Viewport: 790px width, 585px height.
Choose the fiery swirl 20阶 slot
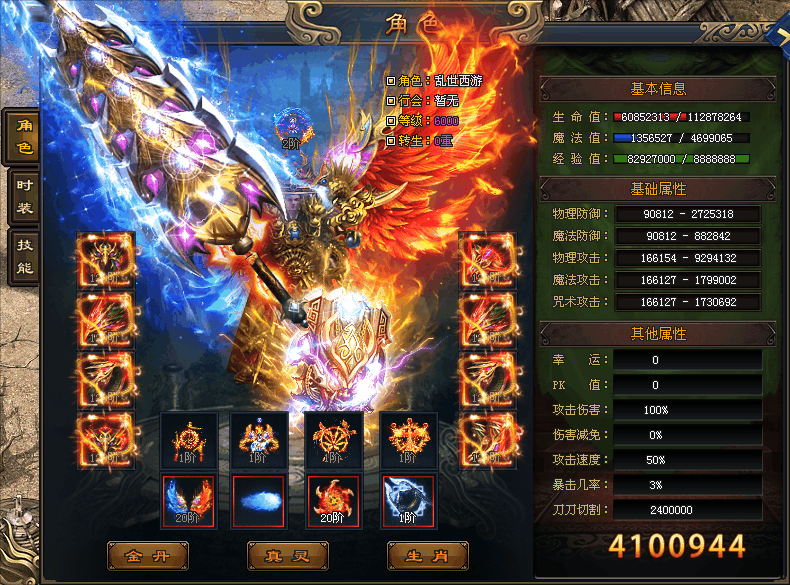[x=333, y=501]
